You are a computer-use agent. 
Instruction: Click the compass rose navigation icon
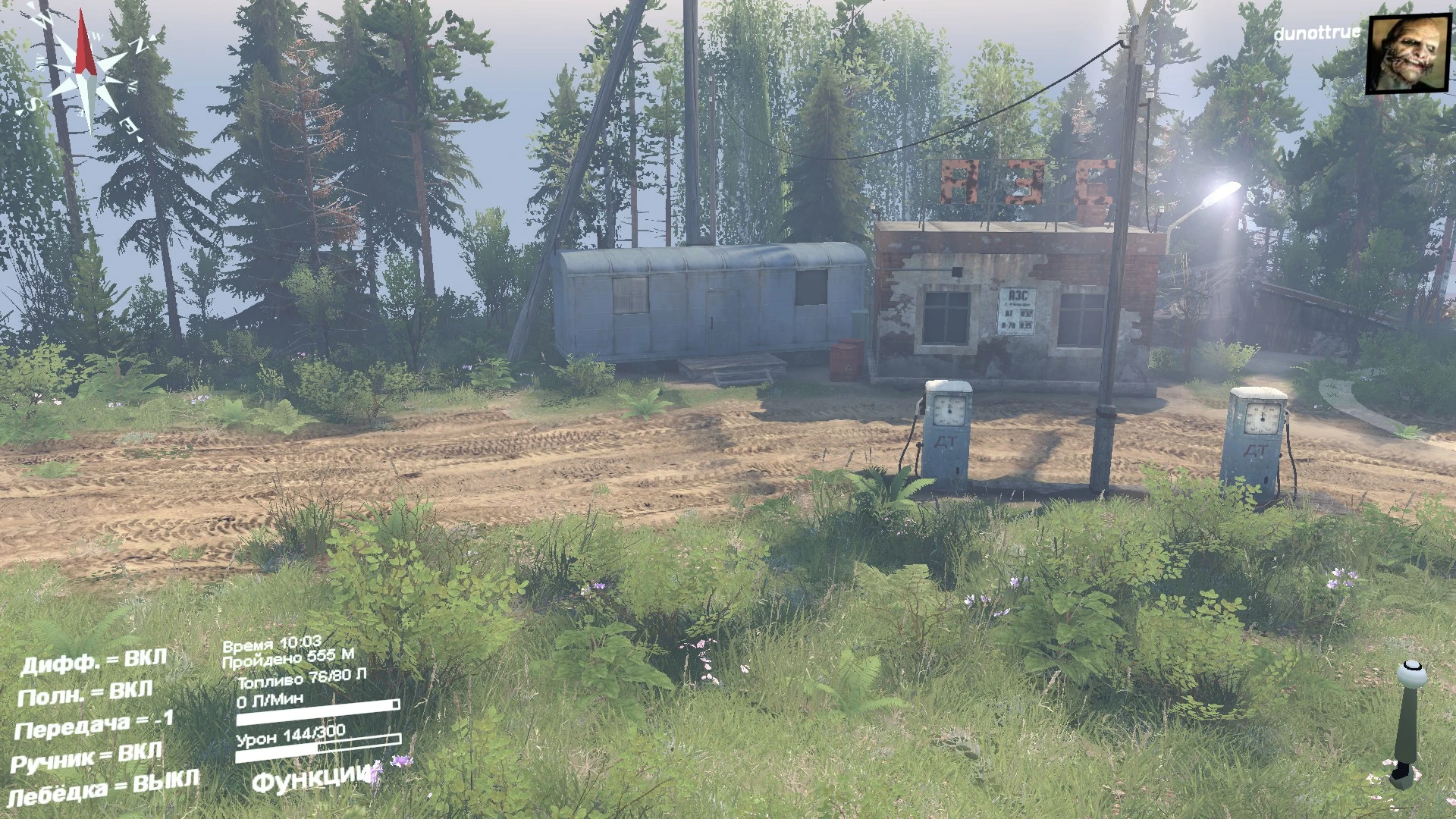(x=83, y=72)
